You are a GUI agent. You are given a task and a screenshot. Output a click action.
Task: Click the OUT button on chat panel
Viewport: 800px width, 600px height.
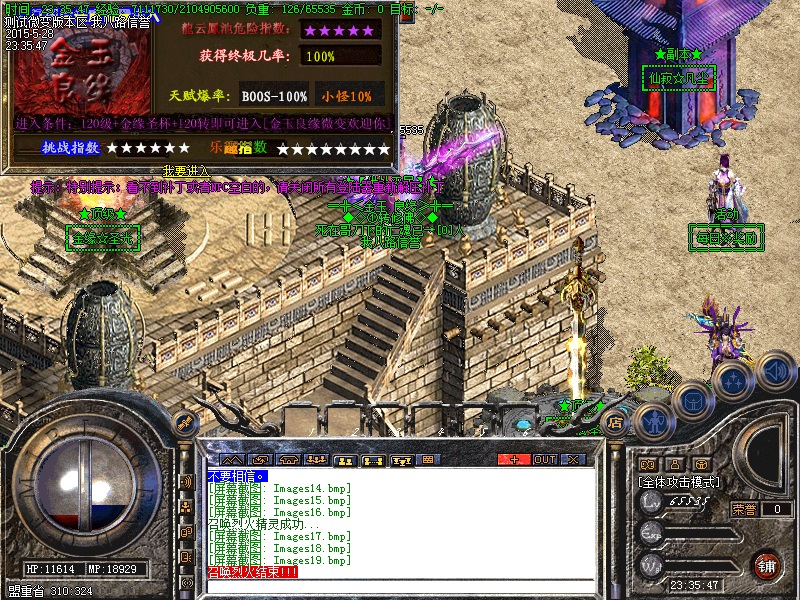point(545,459)
